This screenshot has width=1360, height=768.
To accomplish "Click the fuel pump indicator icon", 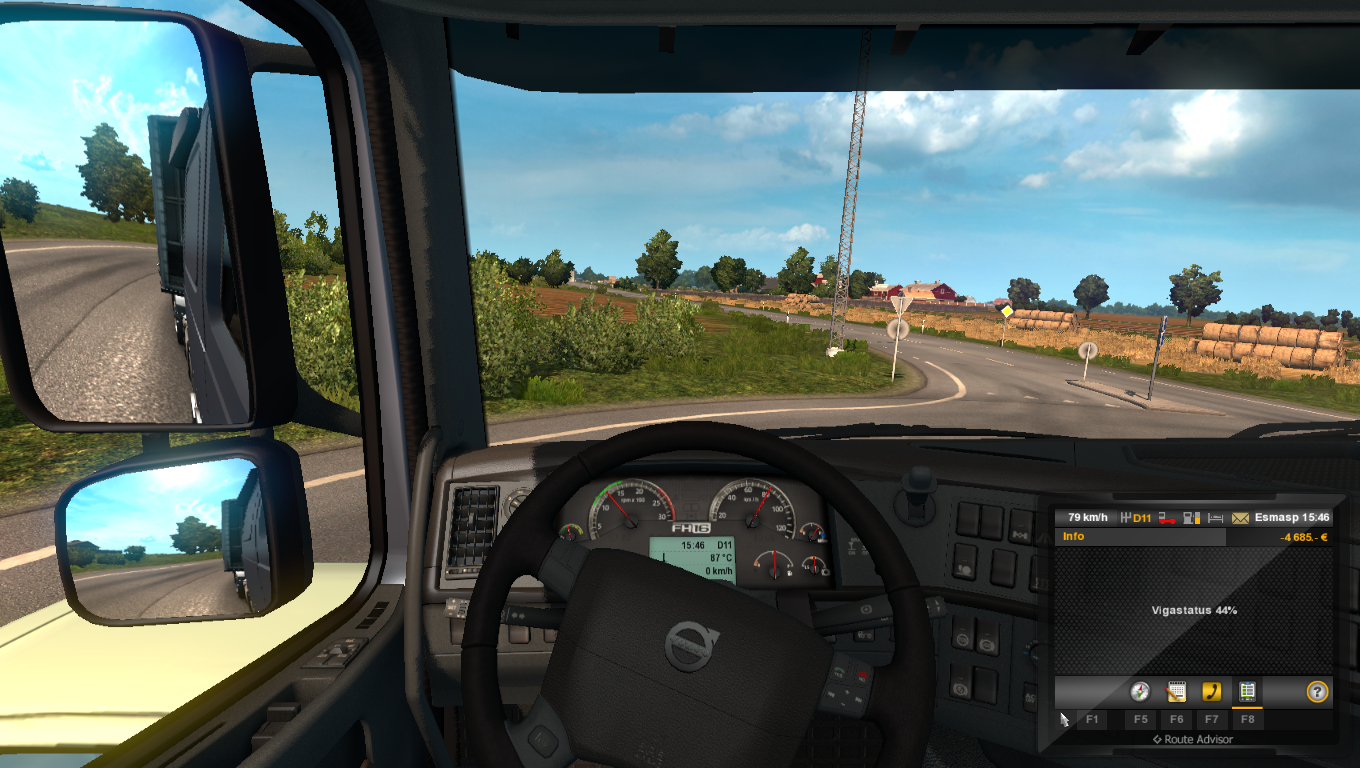I will click(1191, 518).
